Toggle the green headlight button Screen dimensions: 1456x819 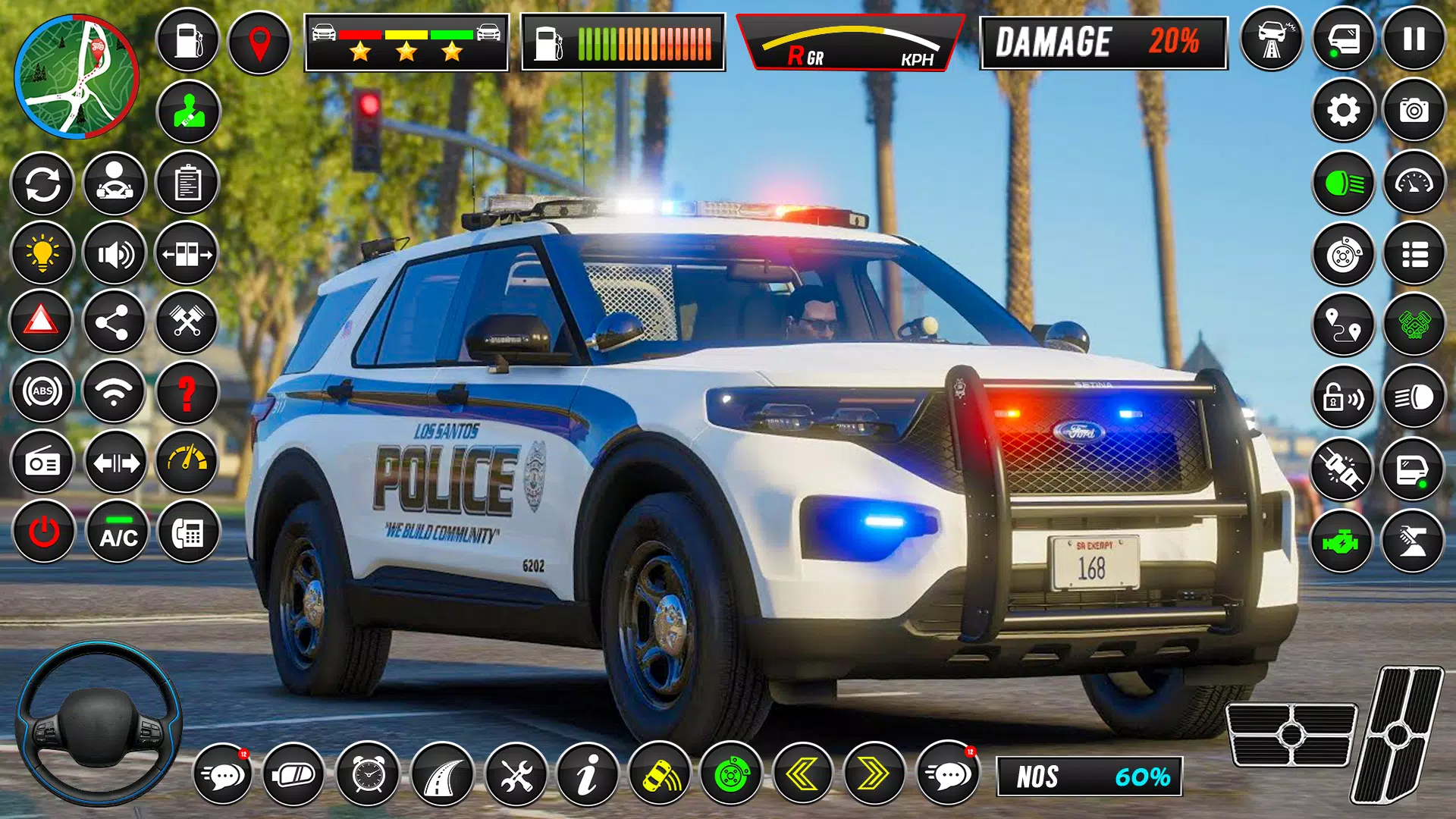point(1343,183)
